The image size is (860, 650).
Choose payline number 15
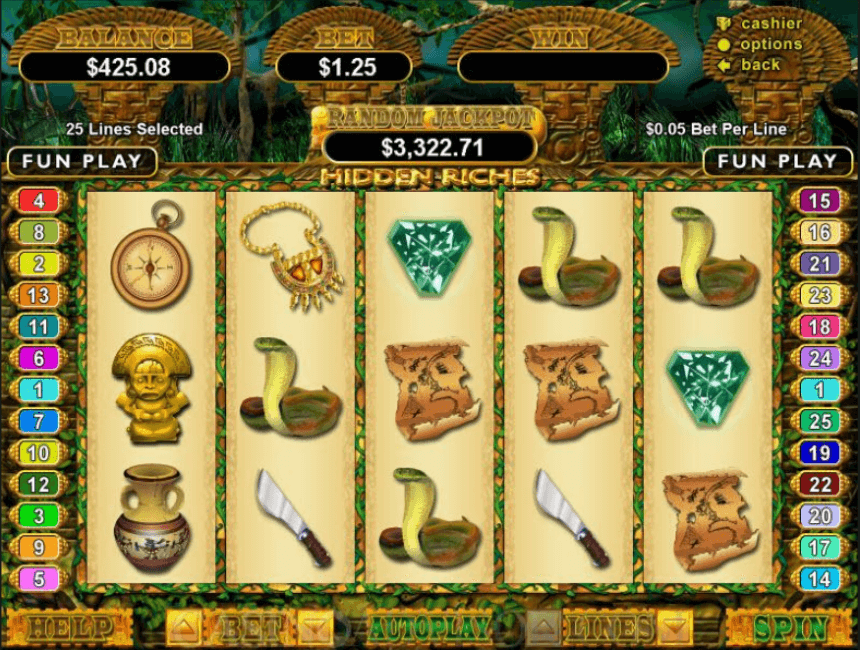(819, 201)
